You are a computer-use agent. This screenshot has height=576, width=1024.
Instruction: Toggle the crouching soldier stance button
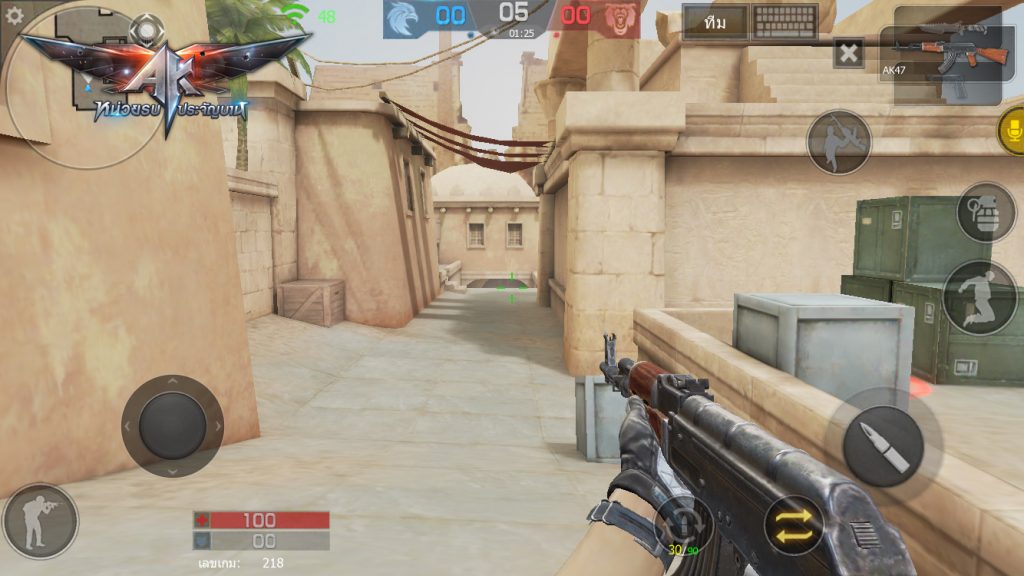[x=39, y=521]
